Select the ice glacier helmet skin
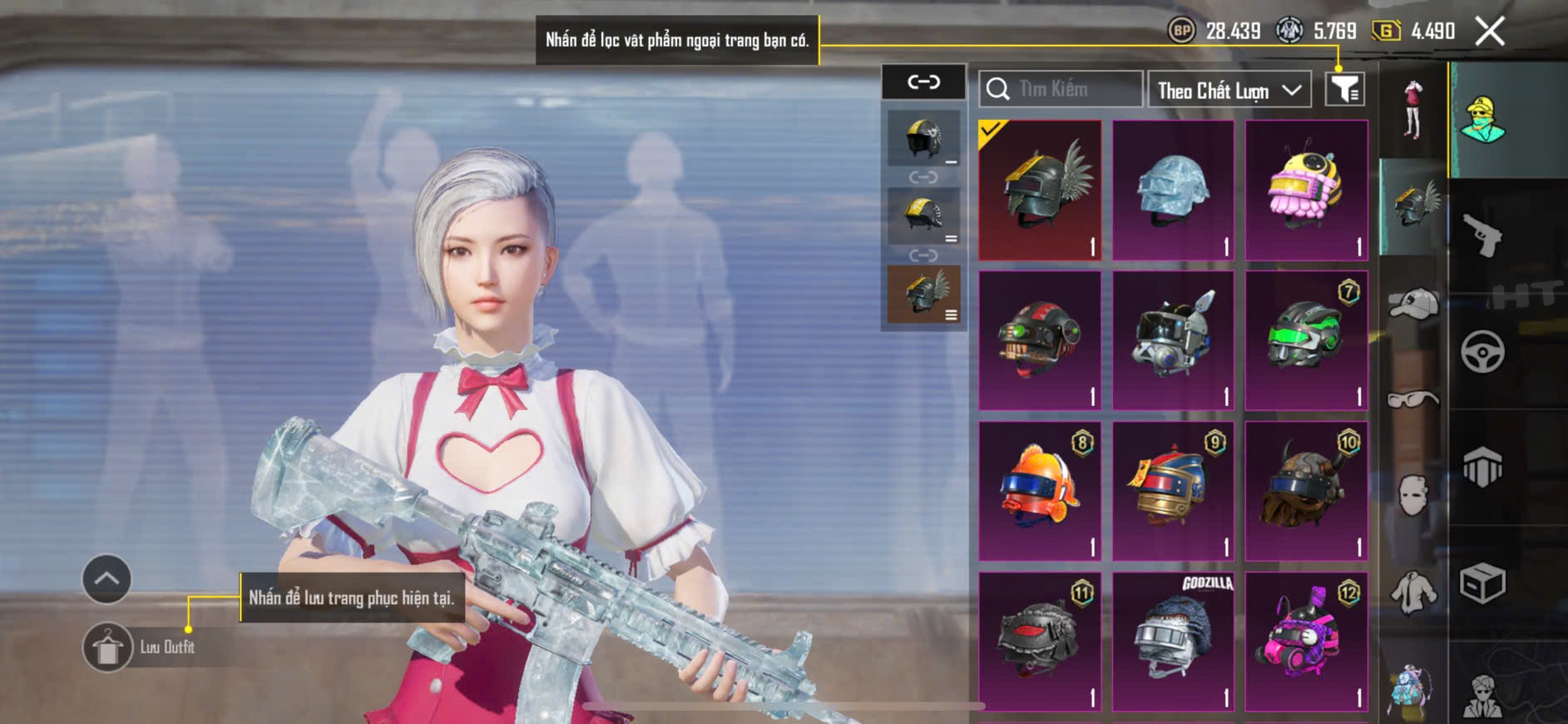The width and height of the screenshot is (1568, 724). (1173, 190)
